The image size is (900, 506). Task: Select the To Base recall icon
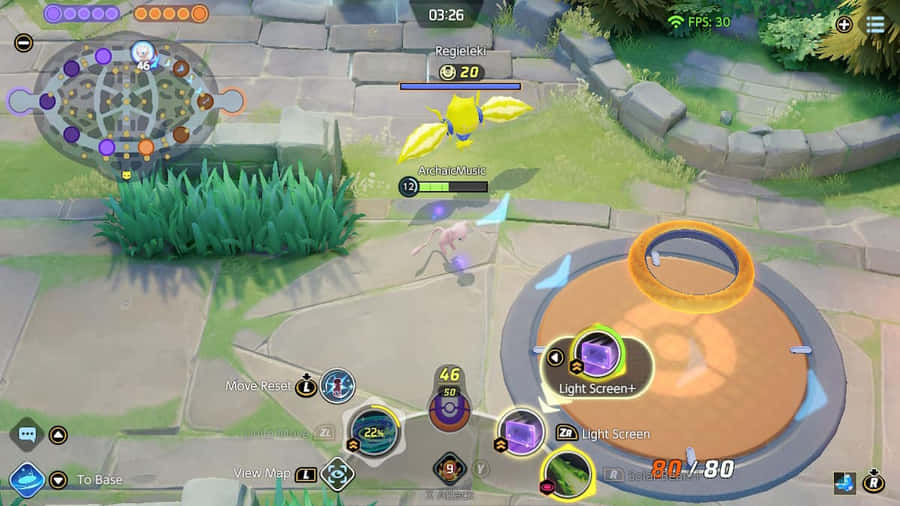(x=25, y=479)
